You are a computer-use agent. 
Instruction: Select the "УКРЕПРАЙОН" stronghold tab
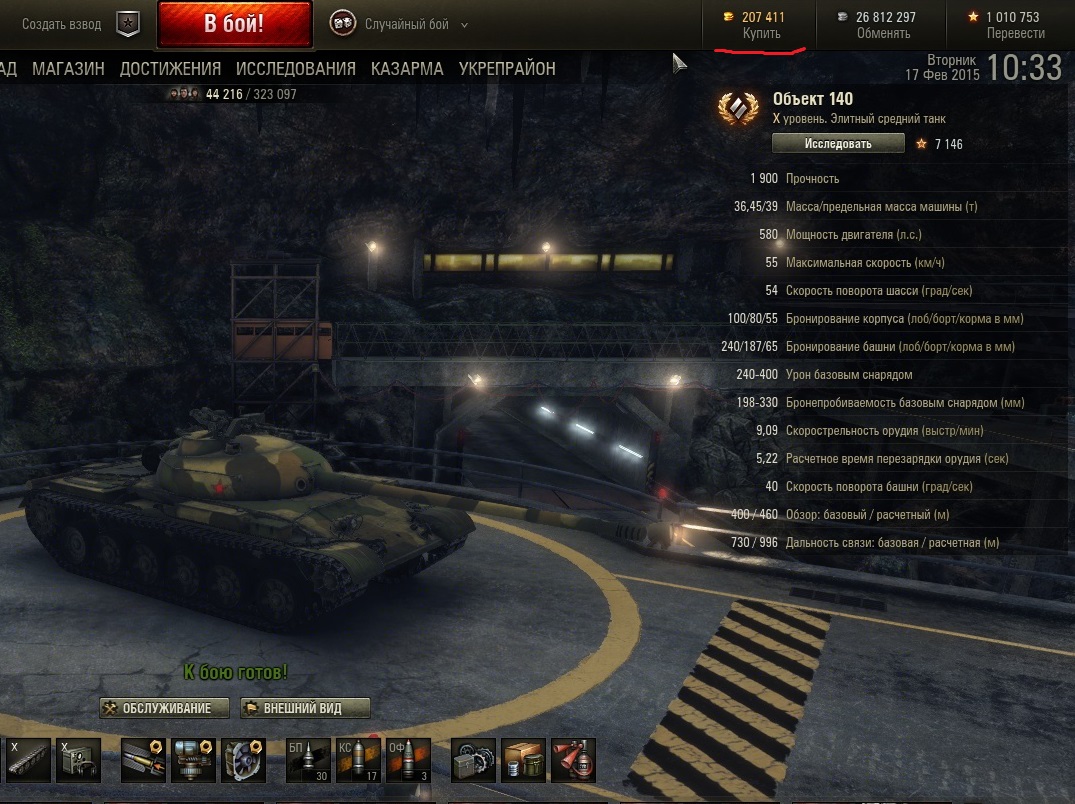(507, 69)
